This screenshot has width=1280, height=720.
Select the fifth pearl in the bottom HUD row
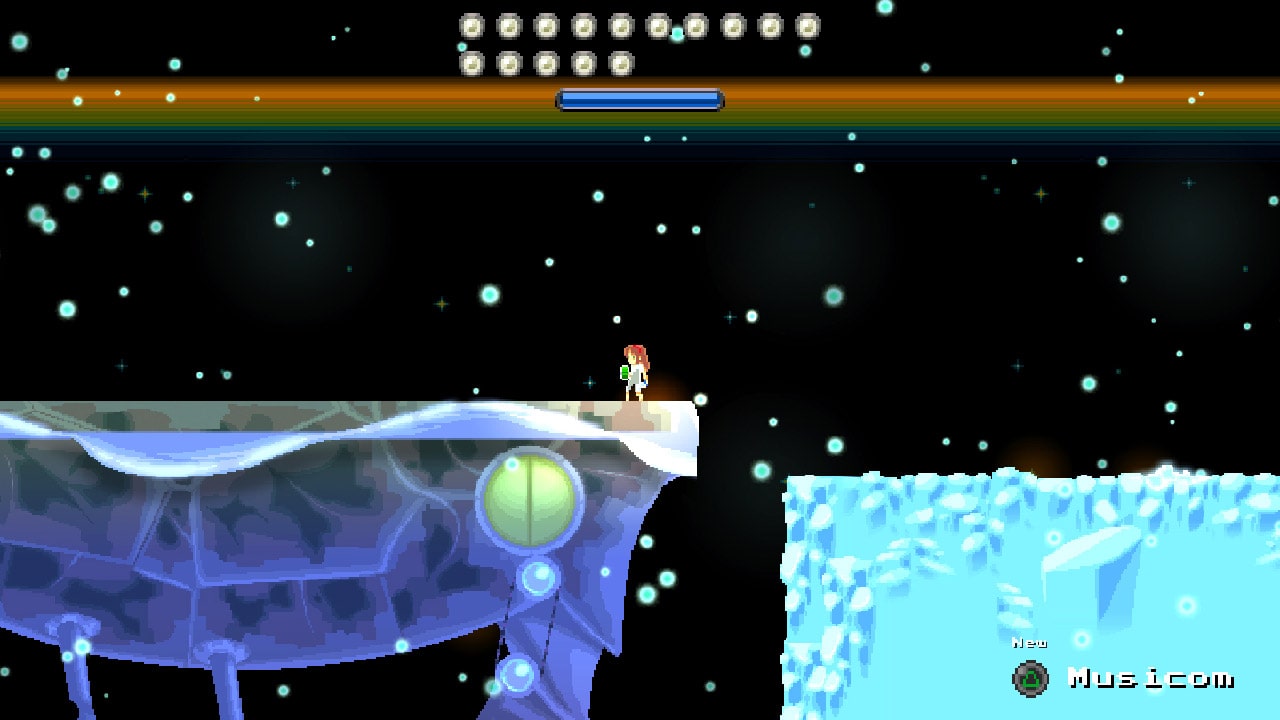pyautogui.click(x=620, y=62)
